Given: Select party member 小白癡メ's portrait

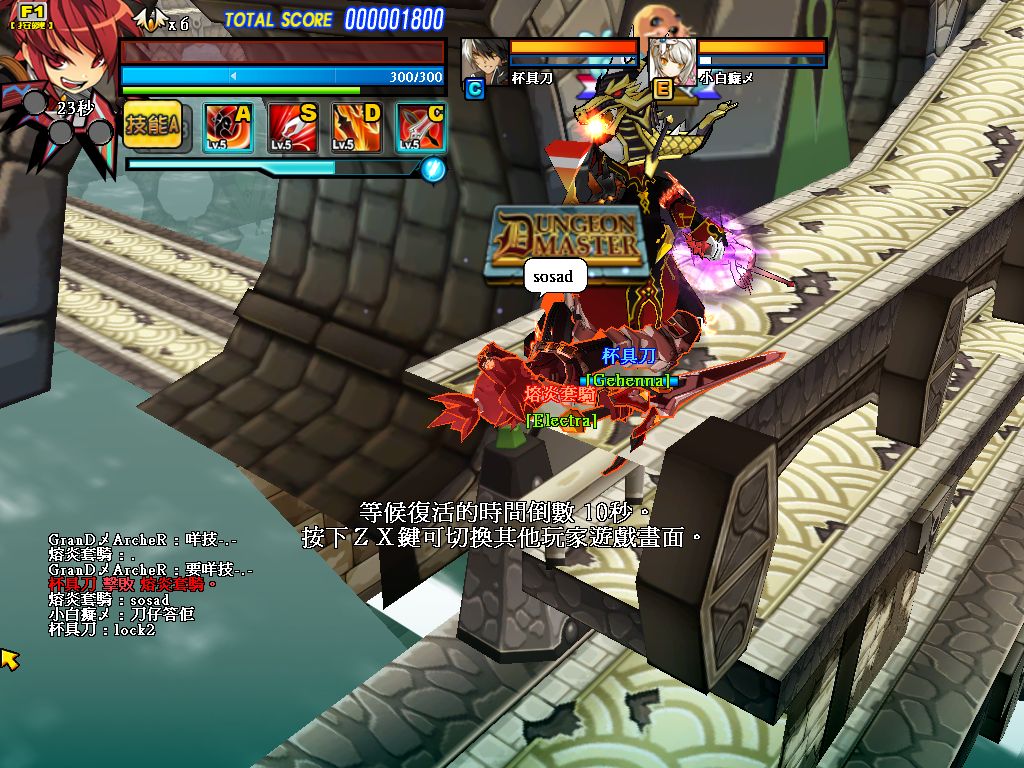Looking at the screenshot, I should pos(671,62).
